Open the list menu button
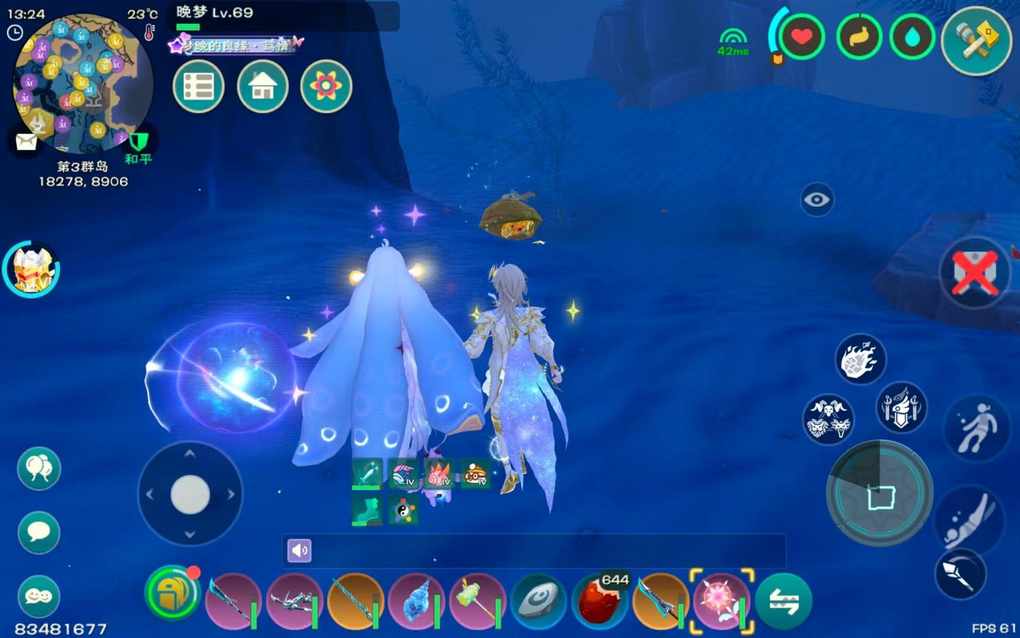 coord(198,87)
